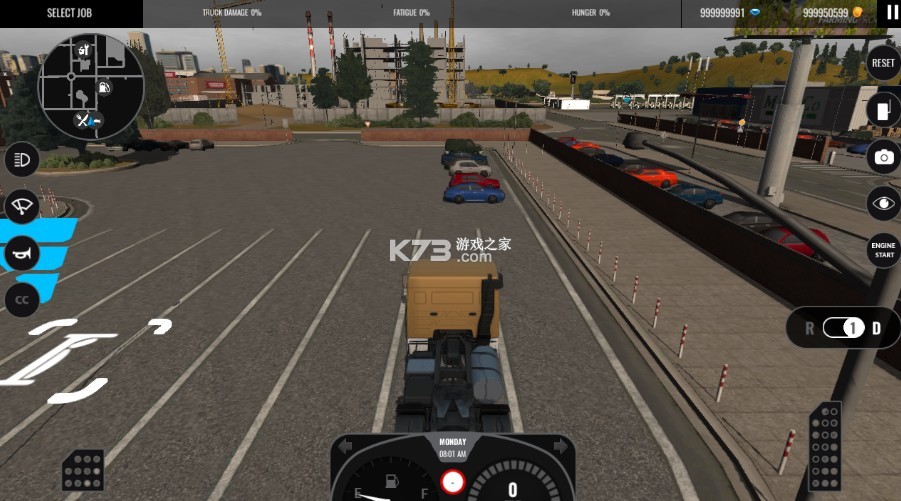The height and width of the screenshot is (501, 901).
Task: Tap the walkie-talkie radio icon
Action: coord(883,110)
